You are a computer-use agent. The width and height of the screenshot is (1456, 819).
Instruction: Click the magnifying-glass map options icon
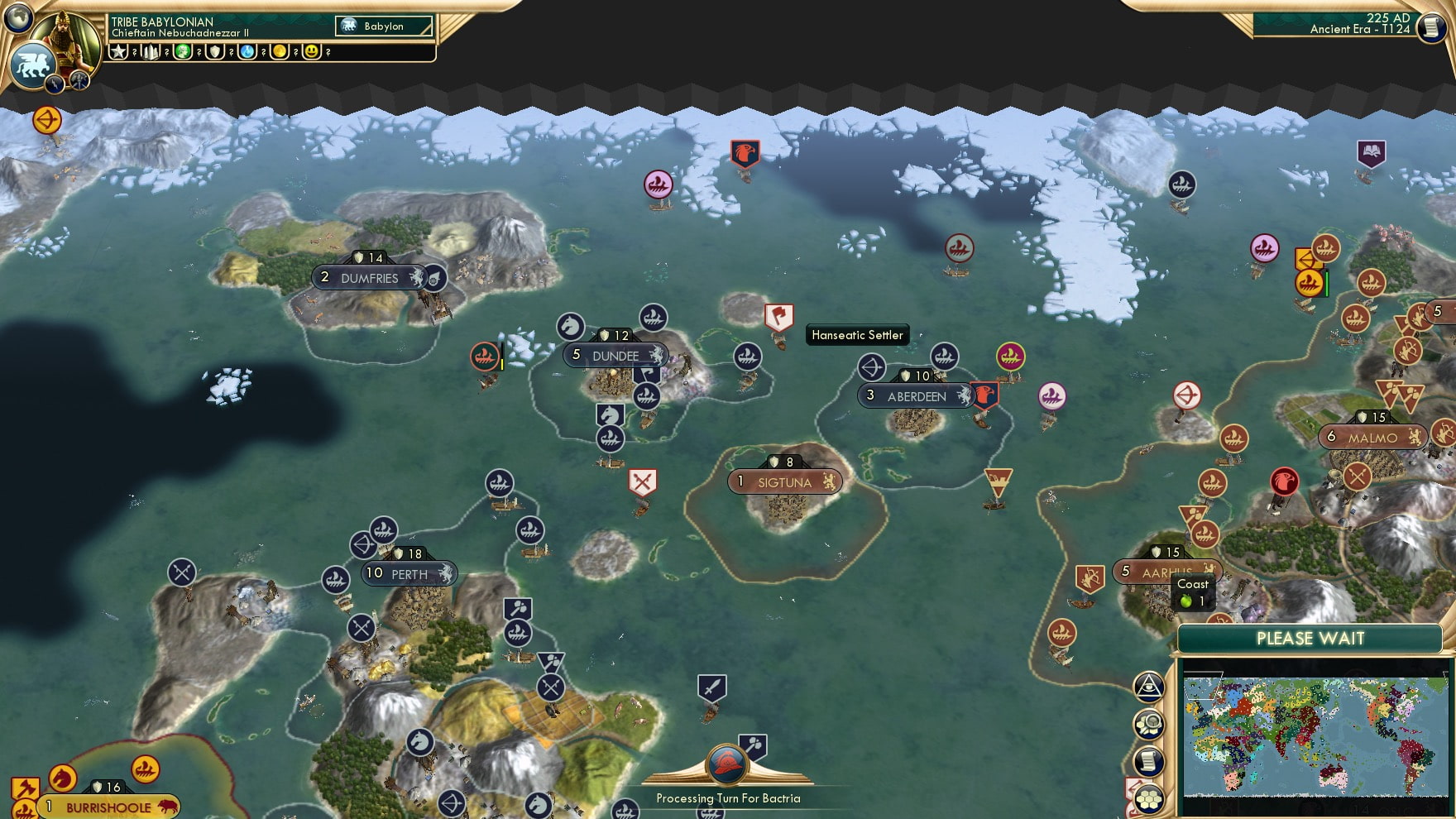1149,723
